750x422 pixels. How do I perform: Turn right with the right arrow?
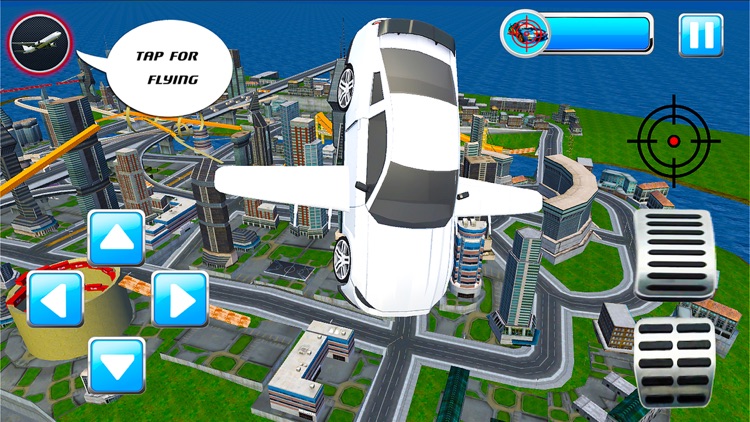(180, 299)
